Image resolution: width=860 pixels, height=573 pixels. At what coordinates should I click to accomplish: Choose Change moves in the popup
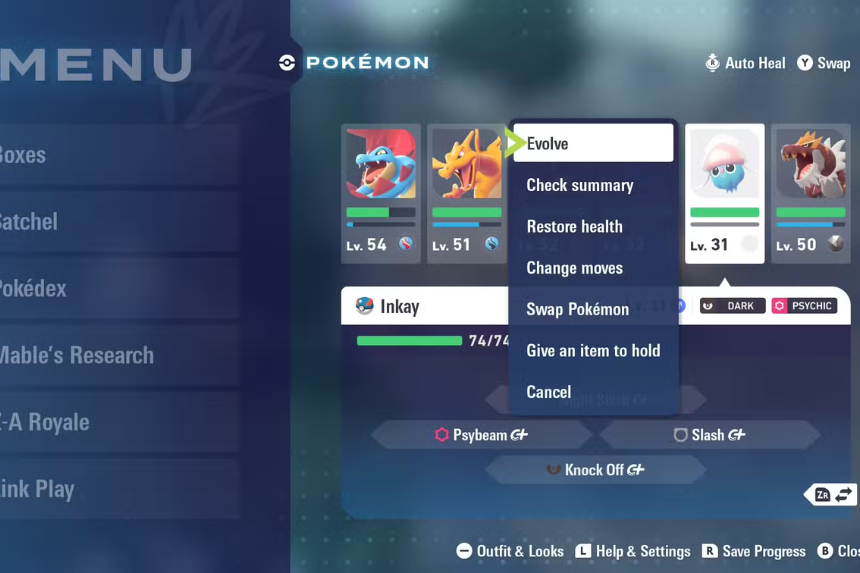point(575,268)
